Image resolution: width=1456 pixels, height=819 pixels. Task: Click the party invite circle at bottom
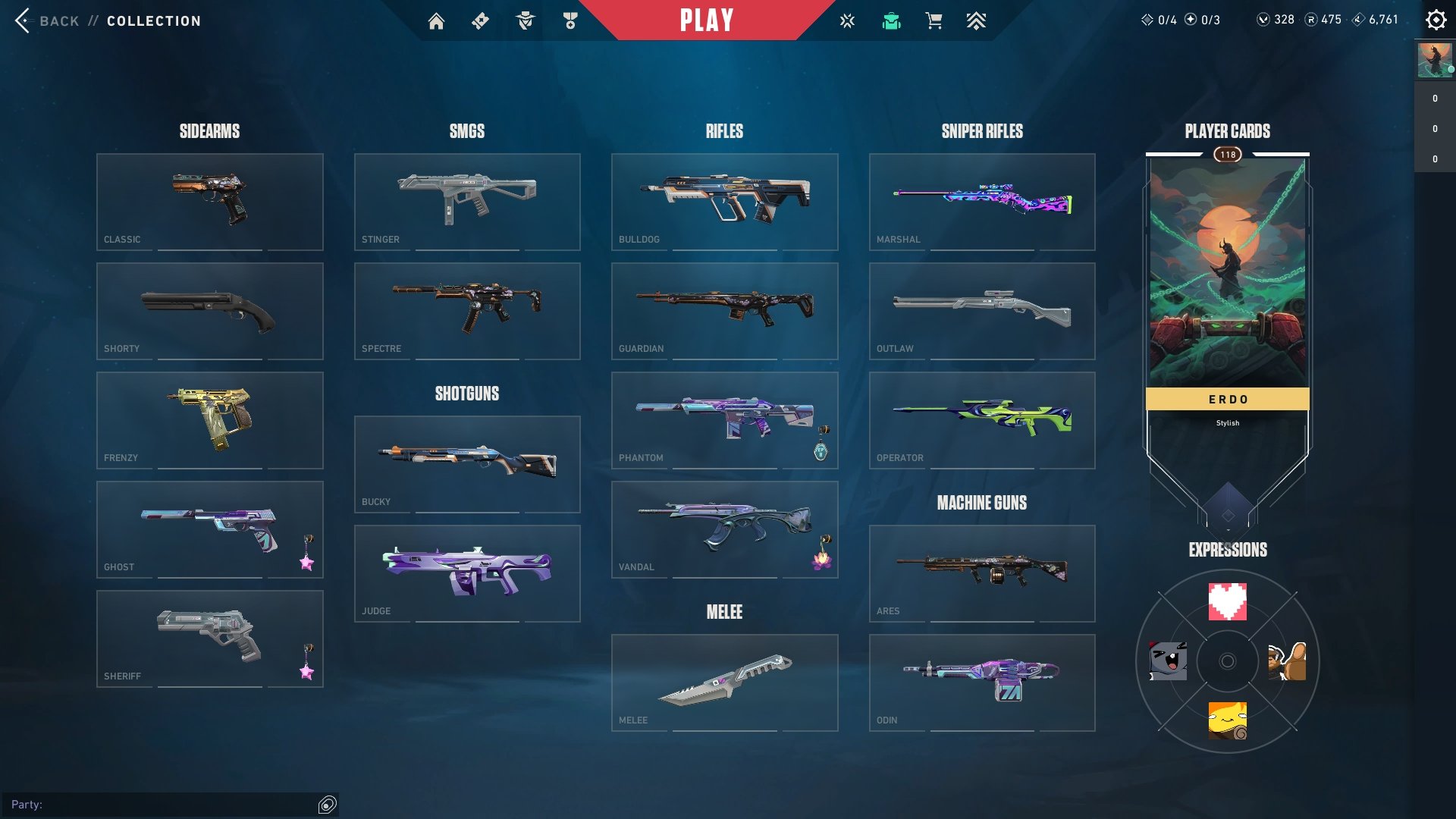pyautogui.click(x=327, y=803)
